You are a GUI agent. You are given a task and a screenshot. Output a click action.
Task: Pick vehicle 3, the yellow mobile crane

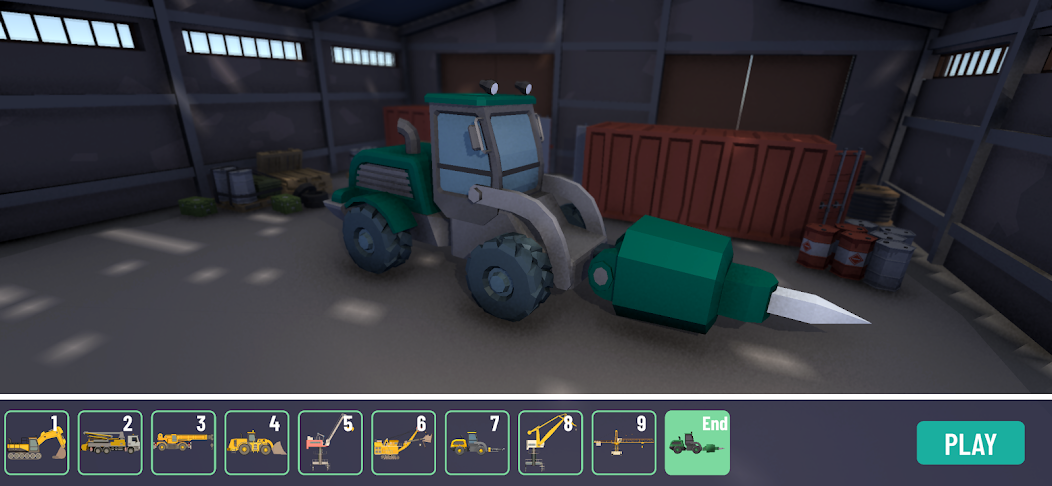(184, 443)
